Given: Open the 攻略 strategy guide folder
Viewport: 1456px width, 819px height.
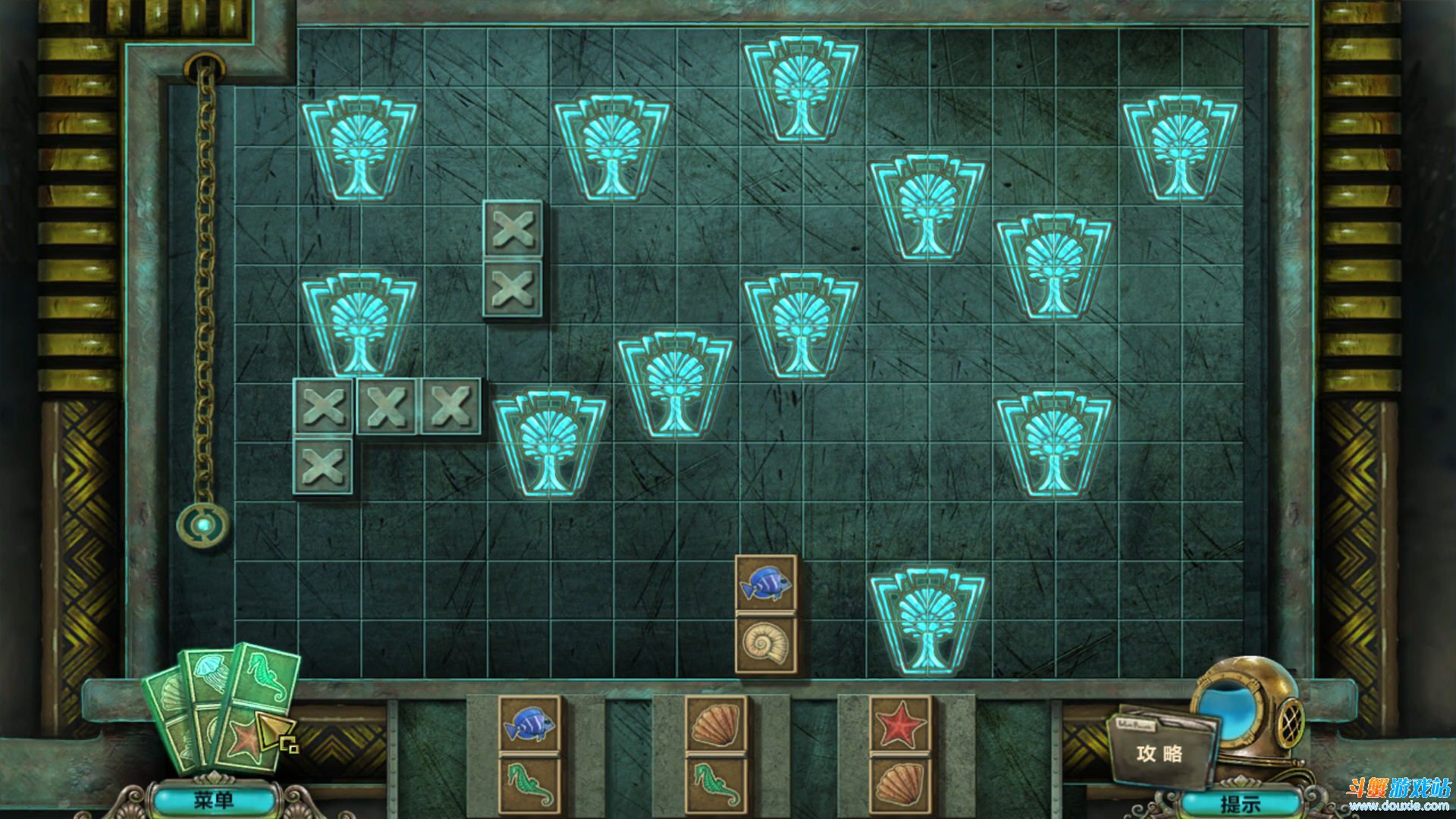Looking at the screenshot, I should pyautogui.click(x=1159, y=752).
